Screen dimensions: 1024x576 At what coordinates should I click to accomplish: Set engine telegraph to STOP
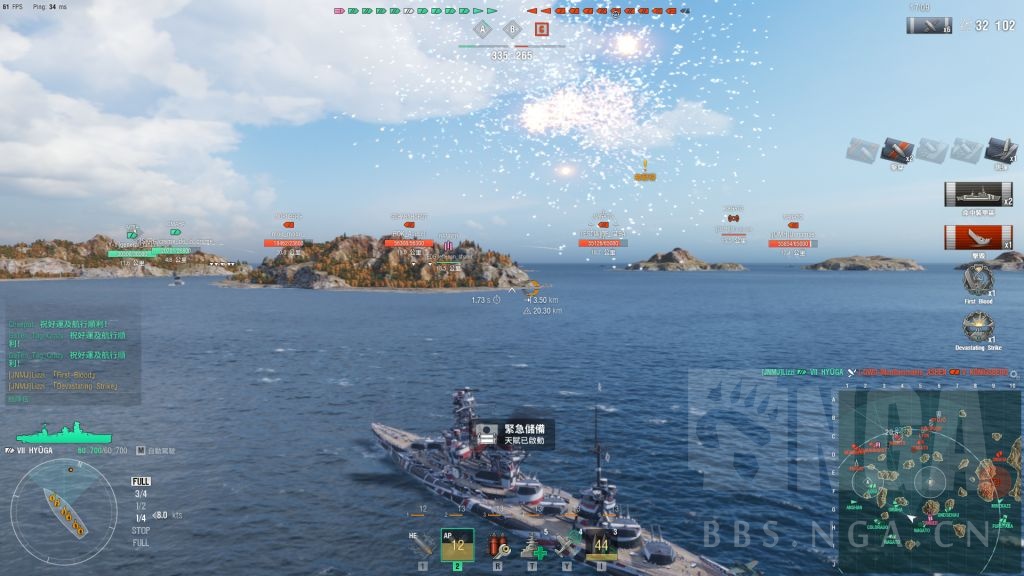tap(141, 530)
